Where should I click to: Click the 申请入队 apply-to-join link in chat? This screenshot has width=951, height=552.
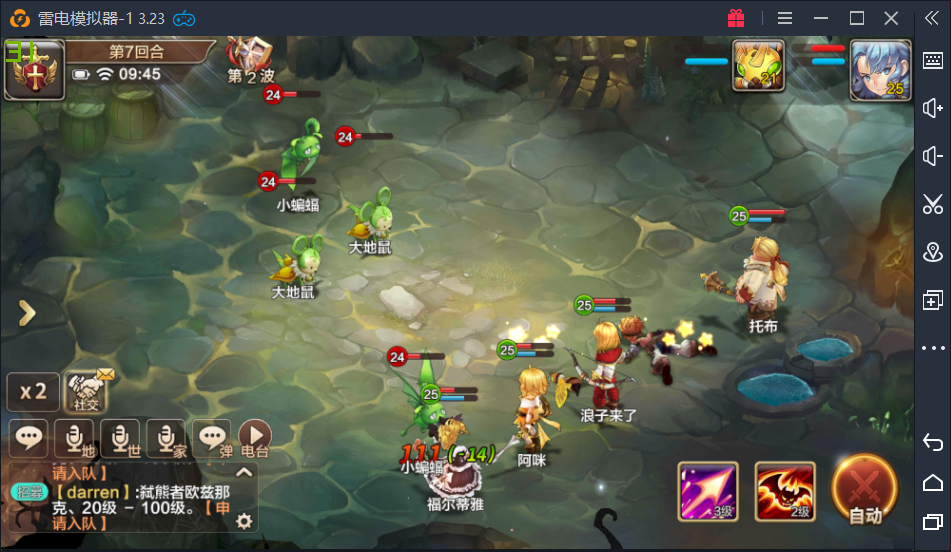80,522
